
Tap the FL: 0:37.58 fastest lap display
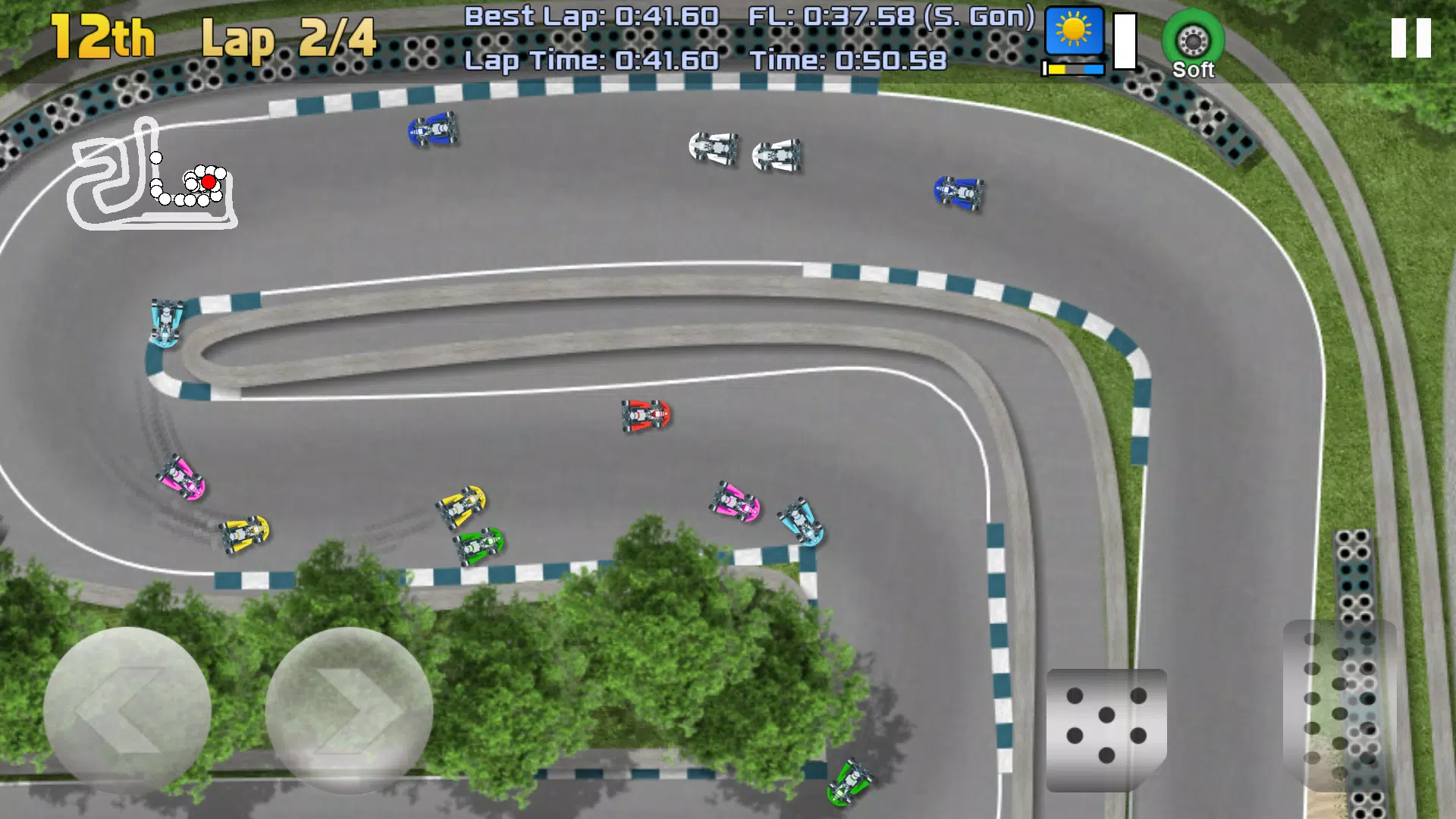pyautogui.click(x=891, y=15)
